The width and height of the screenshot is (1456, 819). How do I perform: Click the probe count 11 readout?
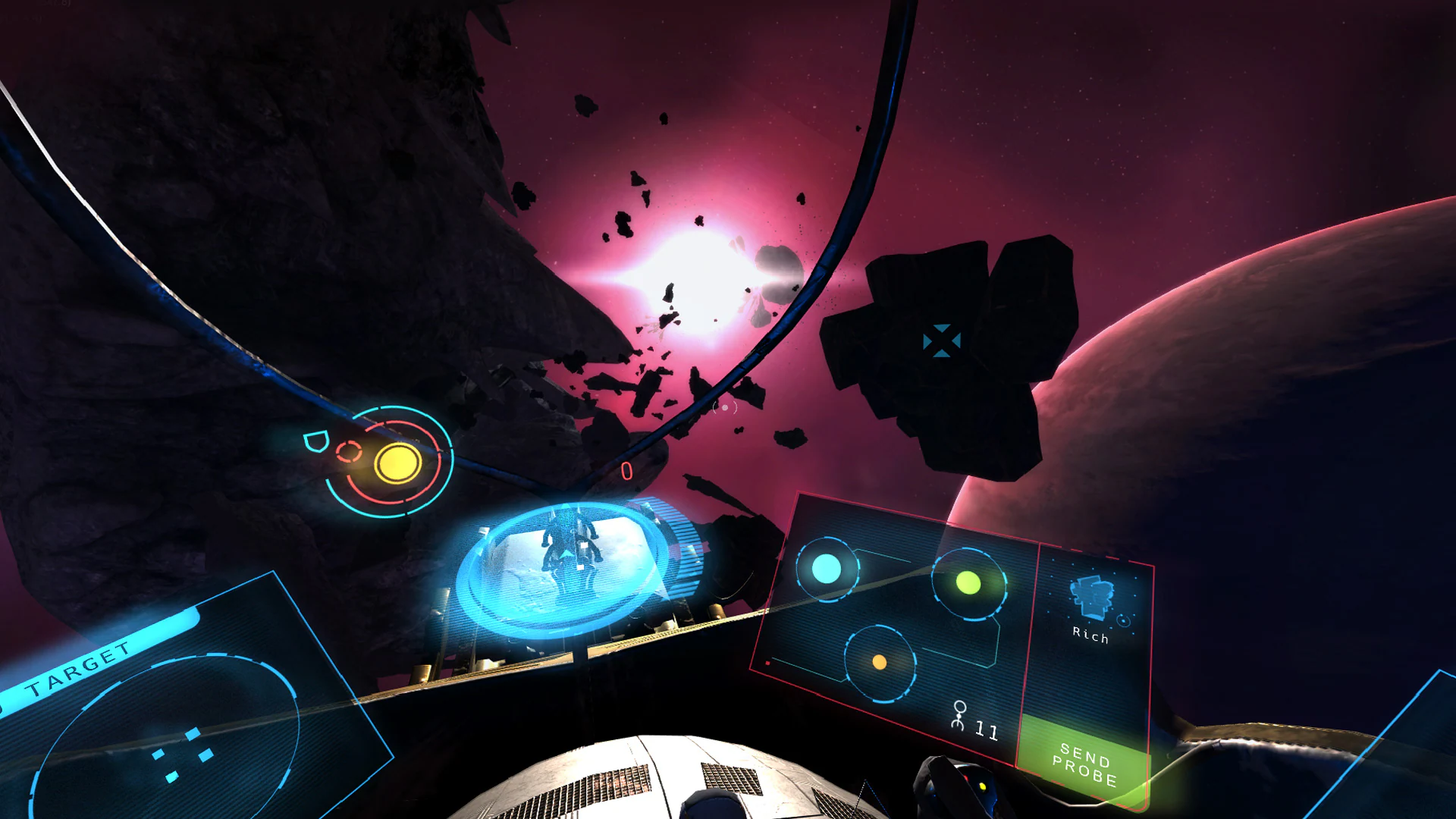coord(986,730)
